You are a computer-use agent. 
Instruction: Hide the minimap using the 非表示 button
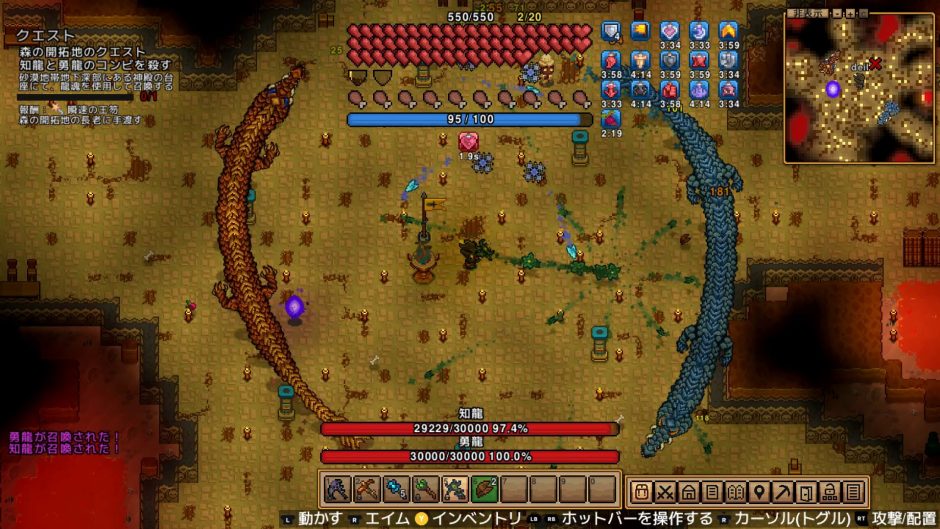(809, 14)
